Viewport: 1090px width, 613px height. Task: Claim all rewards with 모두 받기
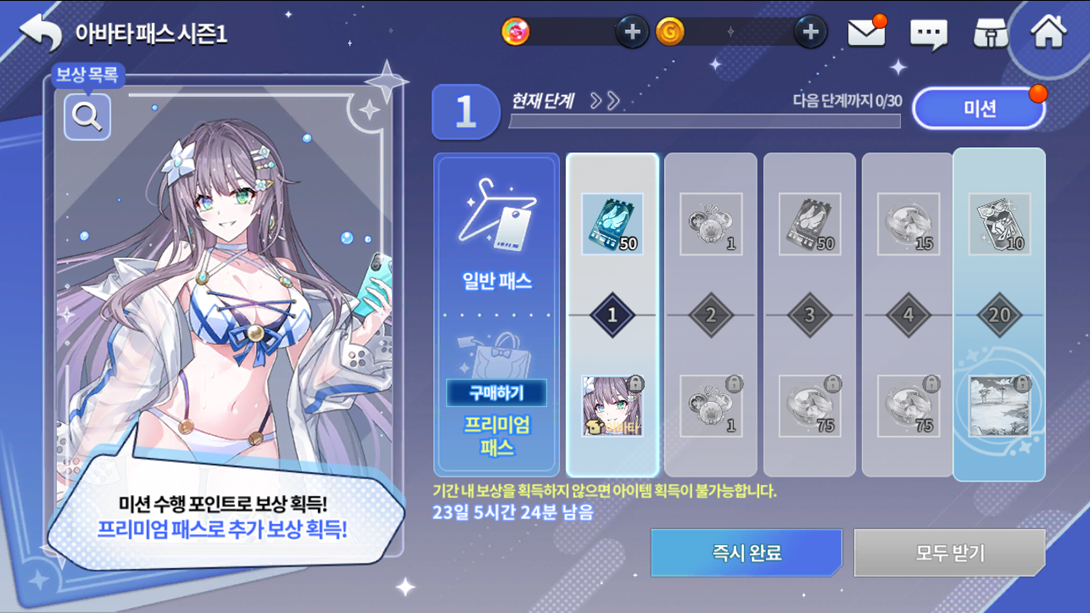pos(950,553)
